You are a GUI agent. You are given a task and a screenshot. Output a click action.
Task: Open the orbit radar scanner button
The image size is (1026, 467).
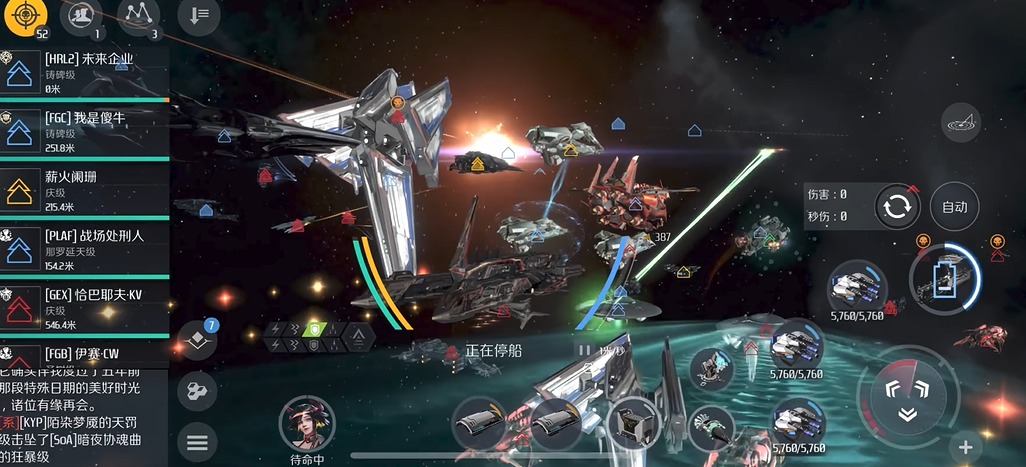(x=961, y=122)
